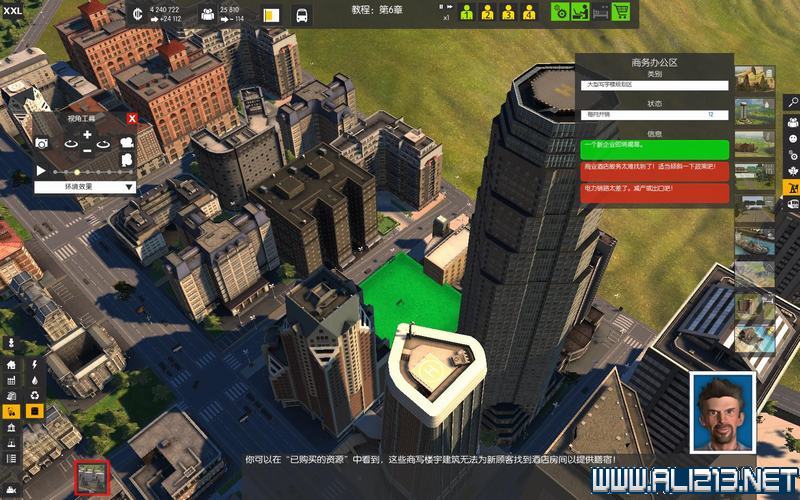Close the camera tools panel
Image resolution: width=800 pixels, height=500 pixels.
tap(132, 118)
